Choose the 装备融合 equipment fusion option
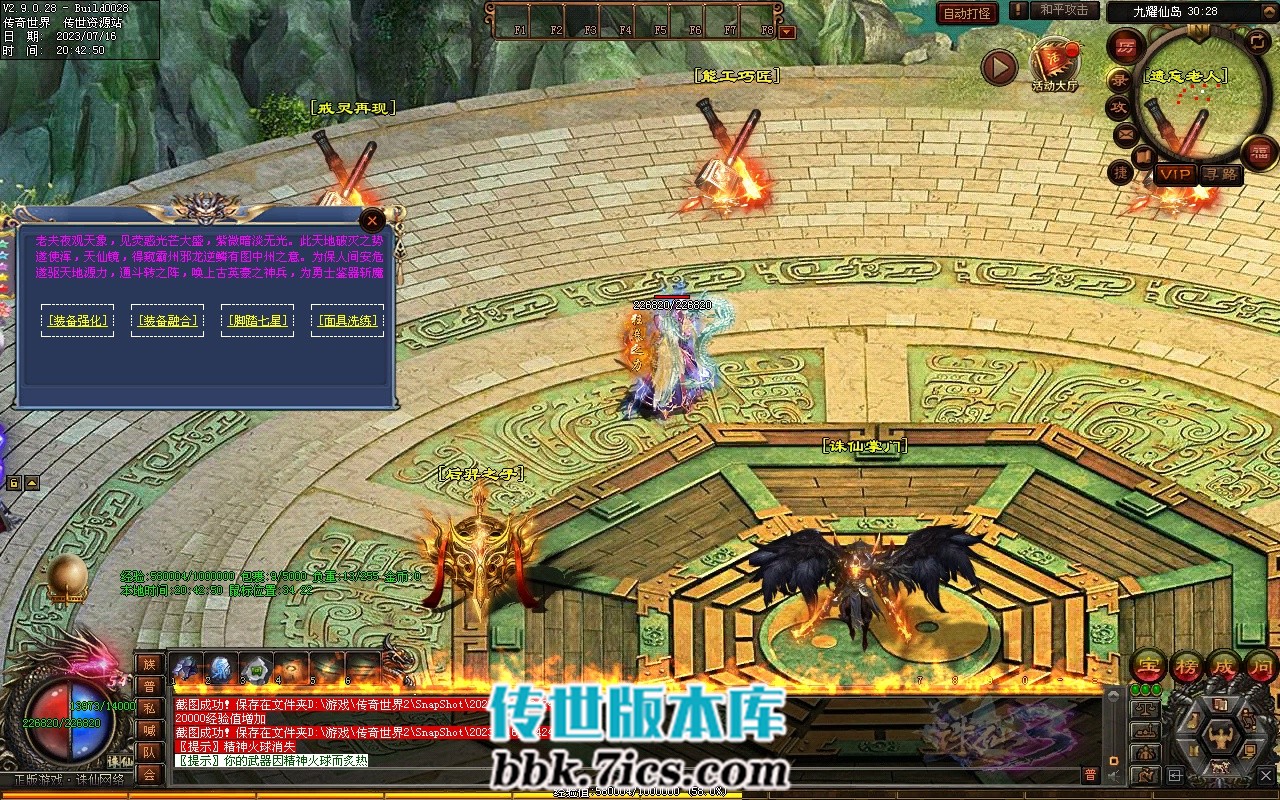Image resolution: width=1280 pixels, height=800 pixels. click(x=167, y=321)
